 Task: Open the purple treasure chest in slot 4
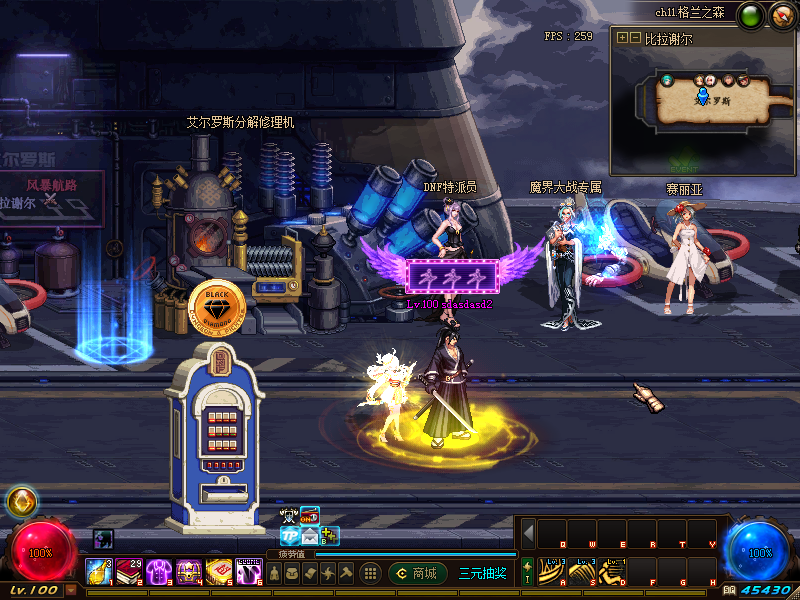click(x=188, y=571)
